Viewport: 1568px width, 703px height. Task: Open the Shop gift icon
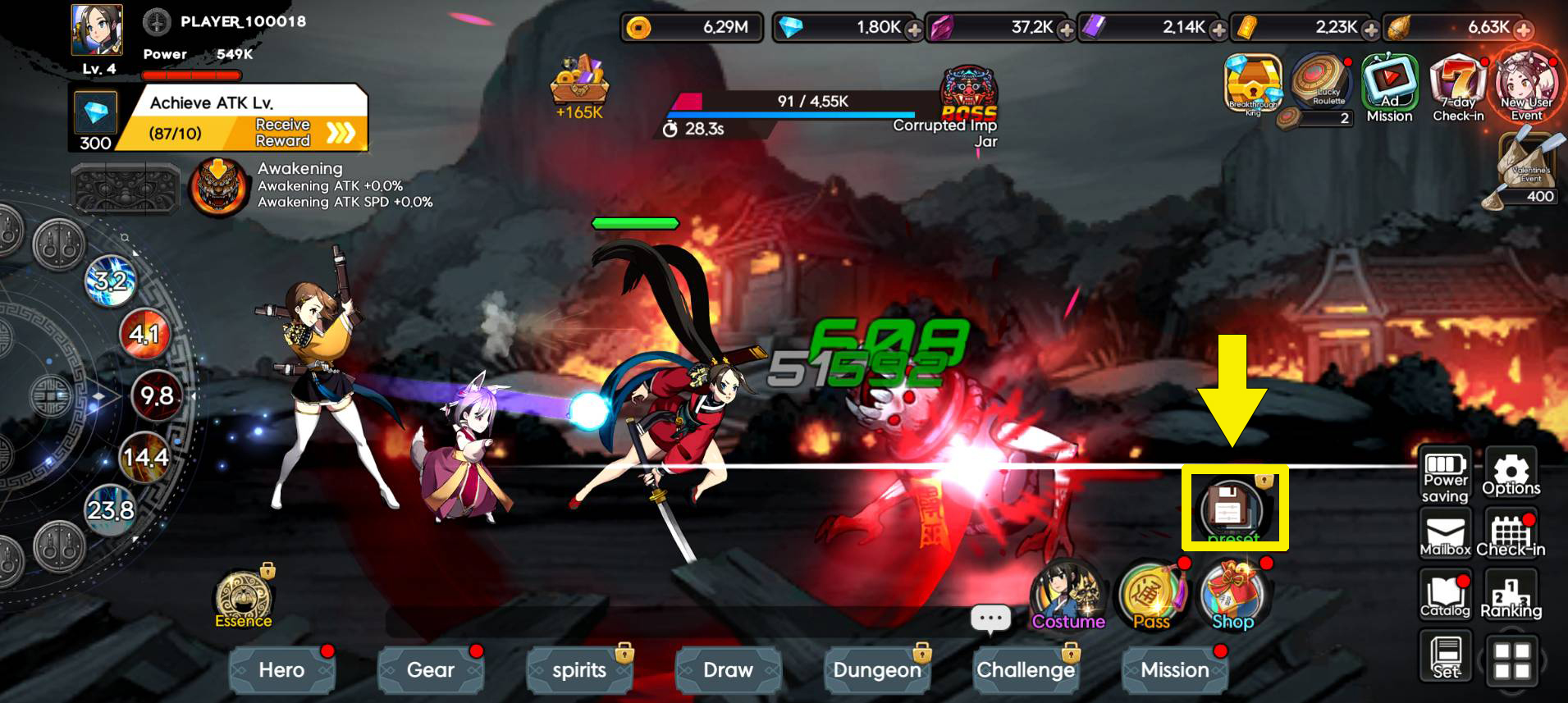(x=1233, y=595)
